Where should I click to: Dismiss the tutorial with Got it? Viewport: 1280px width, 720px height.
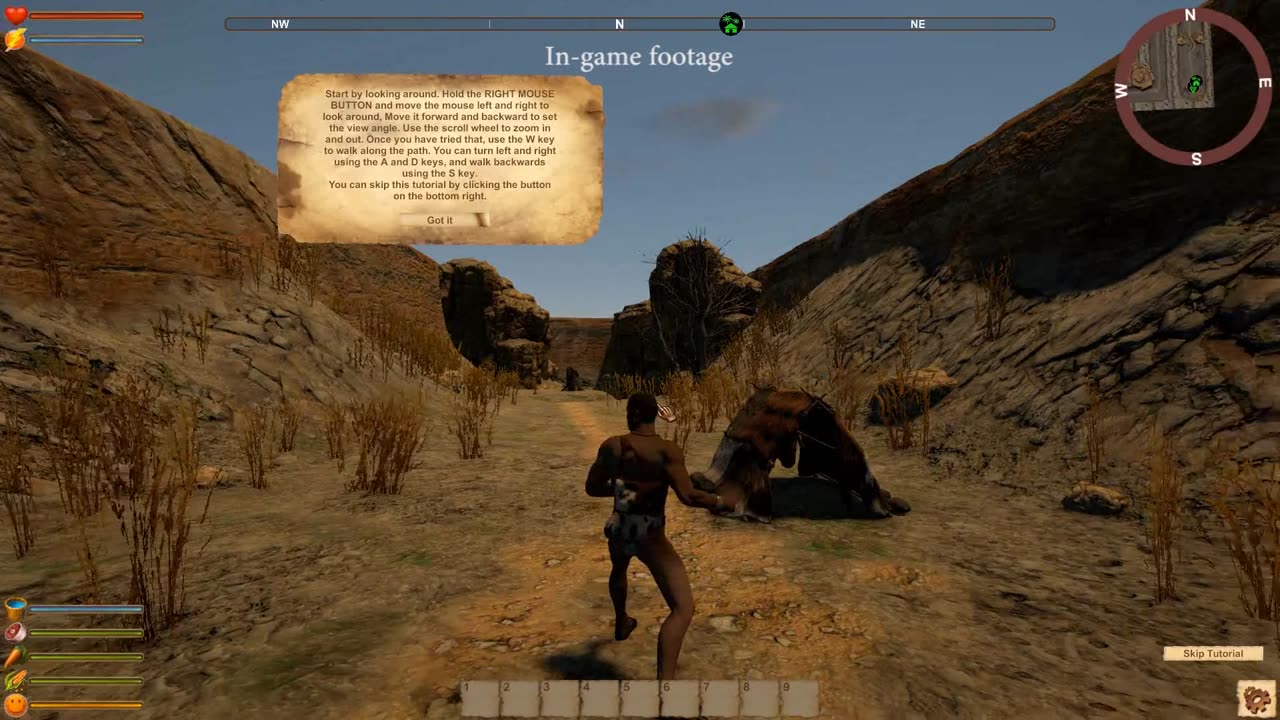pos(440,220)
